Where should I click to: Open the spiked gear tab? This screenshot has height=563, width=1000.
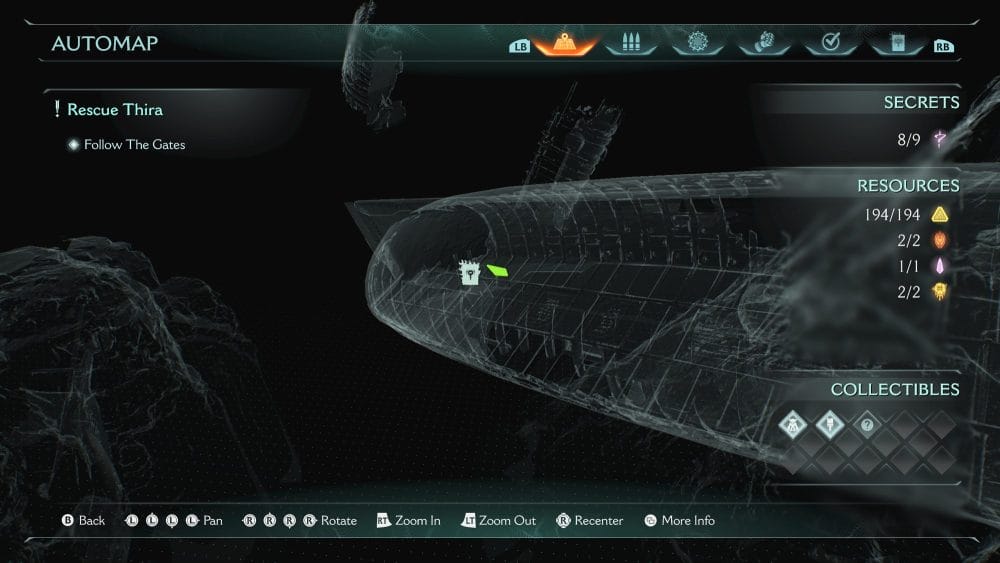tap(696, 44)
